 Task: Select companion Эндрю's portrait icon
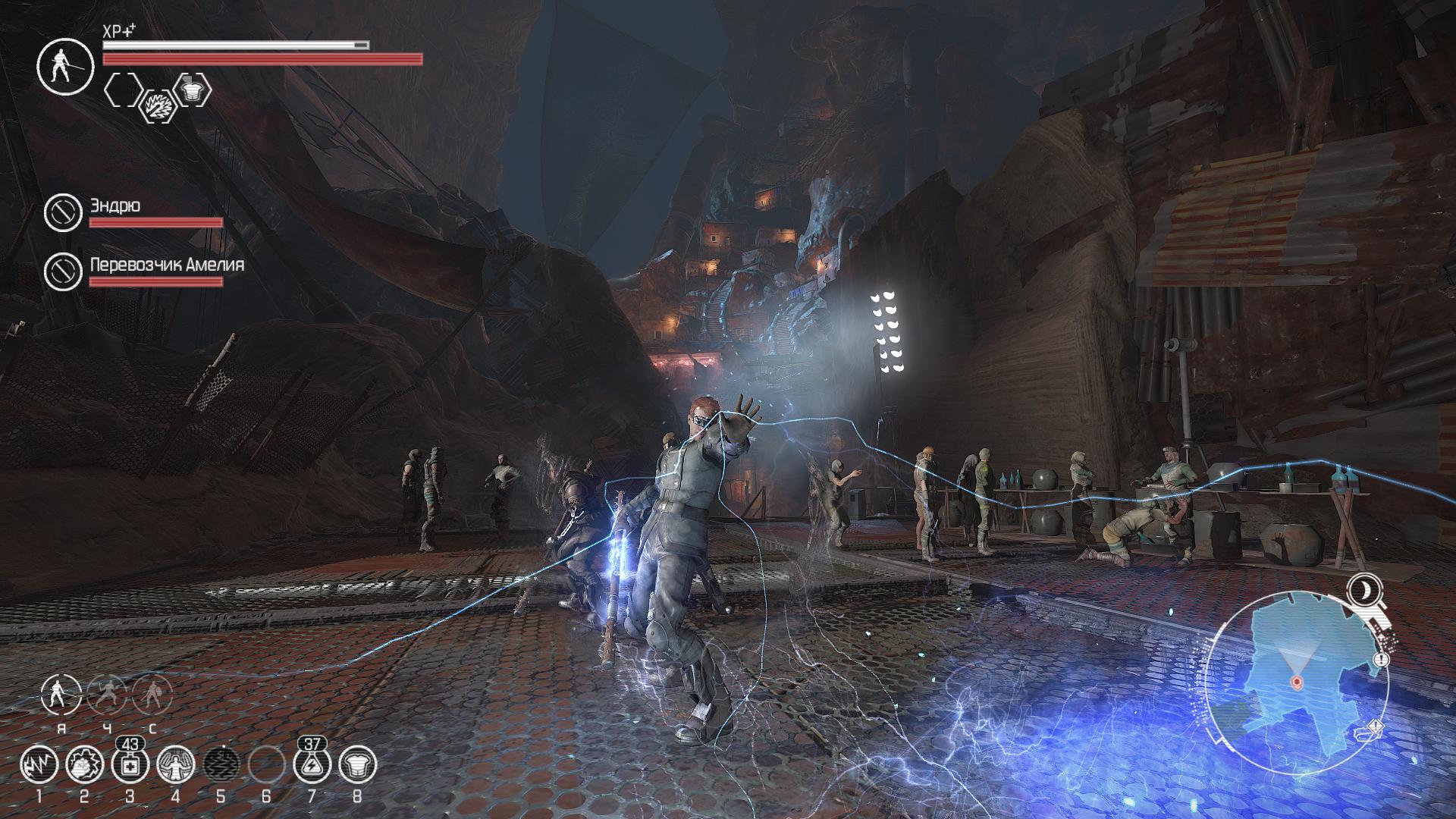pos(63,212)
